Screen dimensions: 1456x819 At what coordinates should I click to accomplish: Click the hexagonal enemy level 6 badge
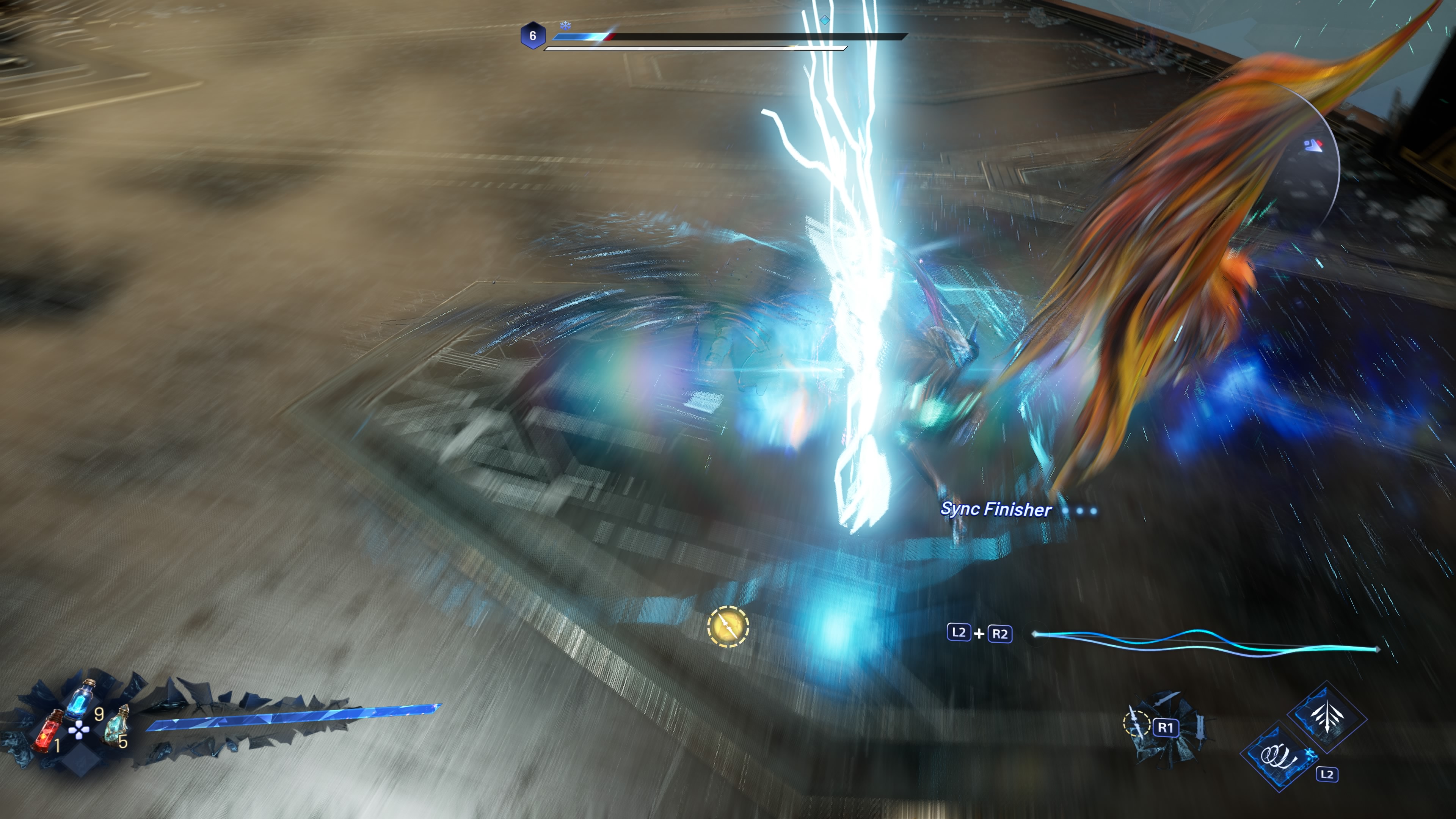coord(532,36)
